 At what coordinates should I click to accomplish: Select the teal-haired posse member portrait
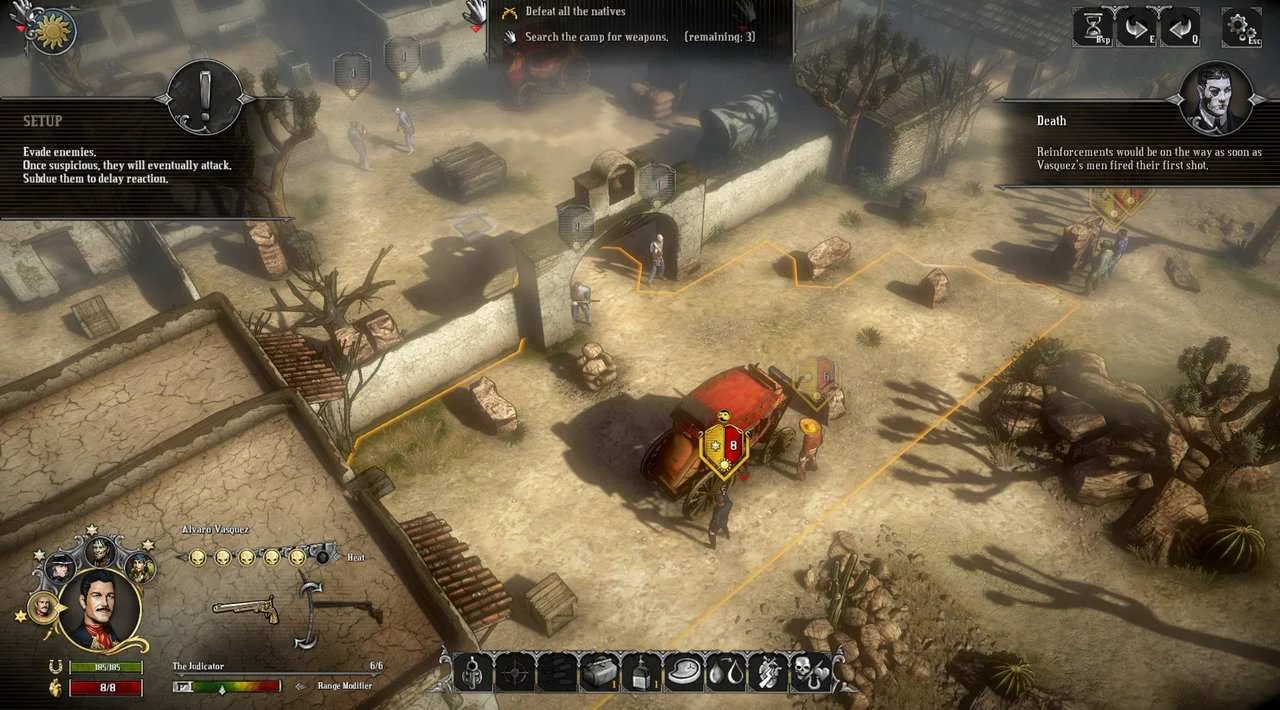[140, 567]
